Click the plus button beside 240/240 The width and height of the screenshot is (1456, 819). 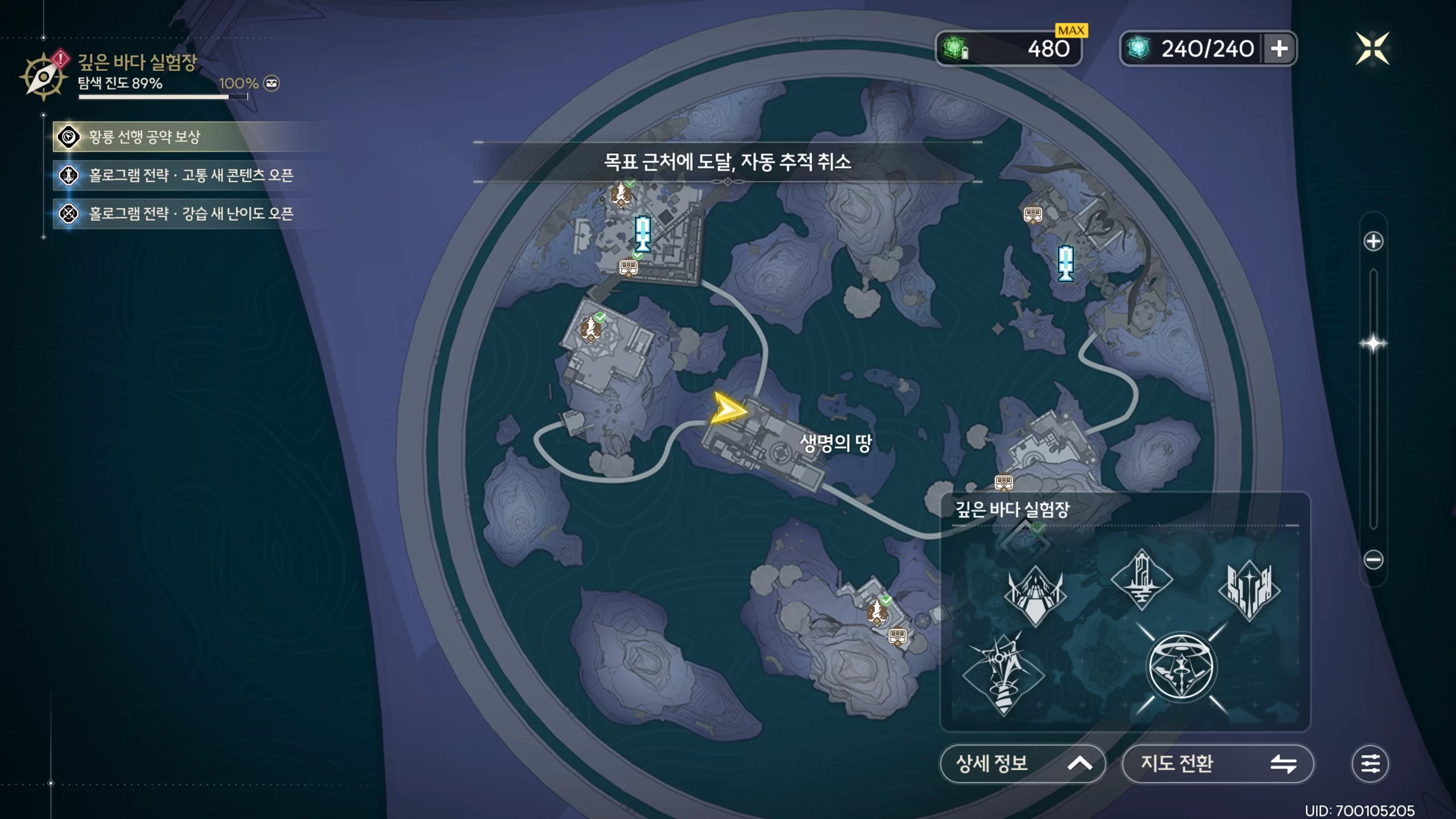click(x=1279, y=49)
